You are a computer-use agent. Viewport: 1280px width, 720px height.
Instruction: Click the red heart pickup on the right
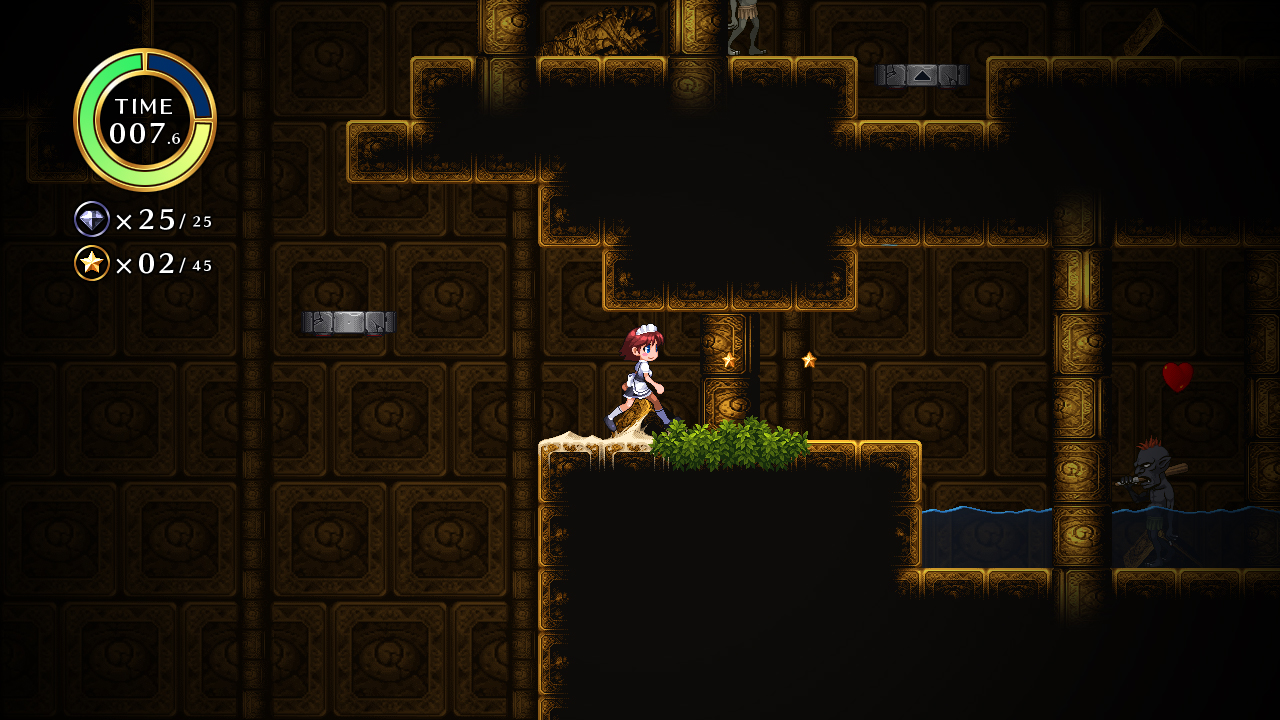point(1180,375)
